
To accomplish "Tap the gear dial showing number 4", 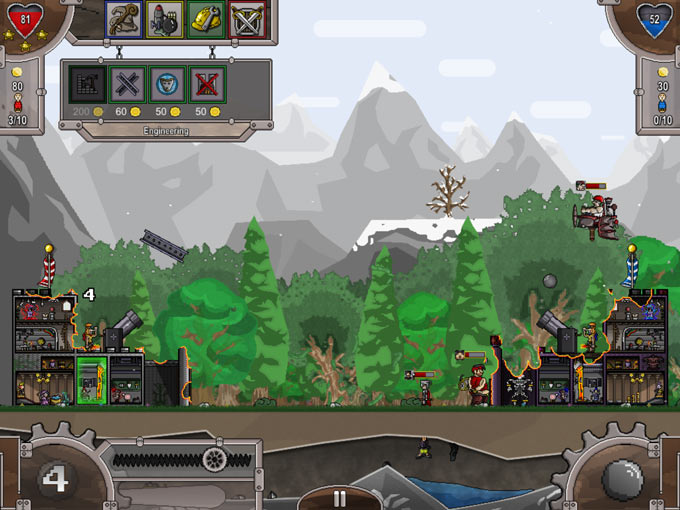I will pos(54,477).
